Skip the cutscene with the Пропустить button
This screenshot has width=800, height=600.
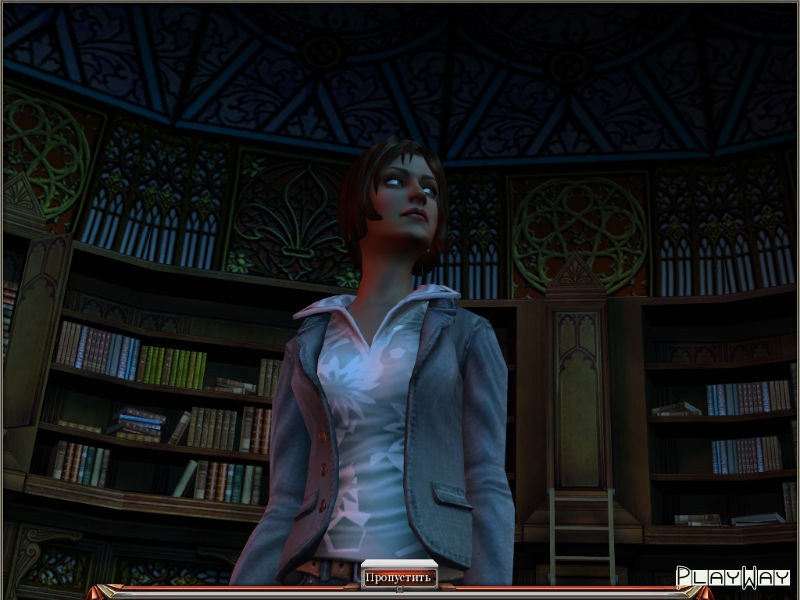click(x=399, y=577)
